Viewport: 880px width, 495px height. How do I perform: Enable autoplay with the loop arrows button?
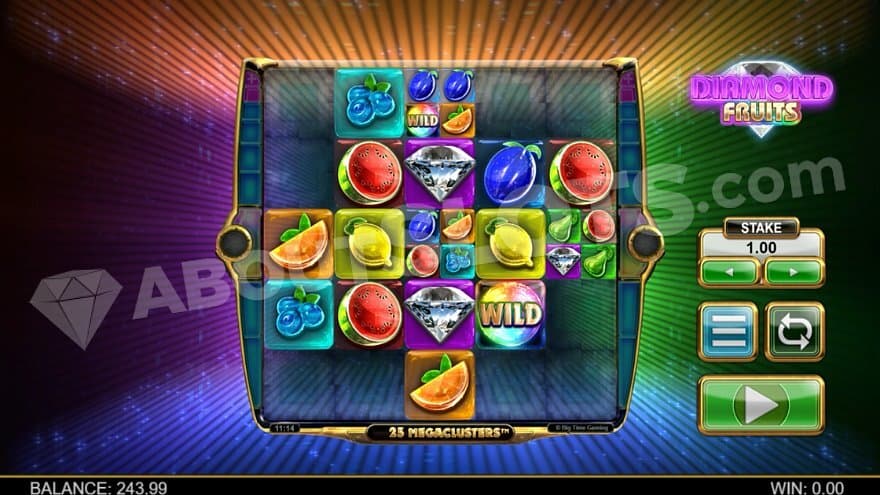click(x=794, y=331)
